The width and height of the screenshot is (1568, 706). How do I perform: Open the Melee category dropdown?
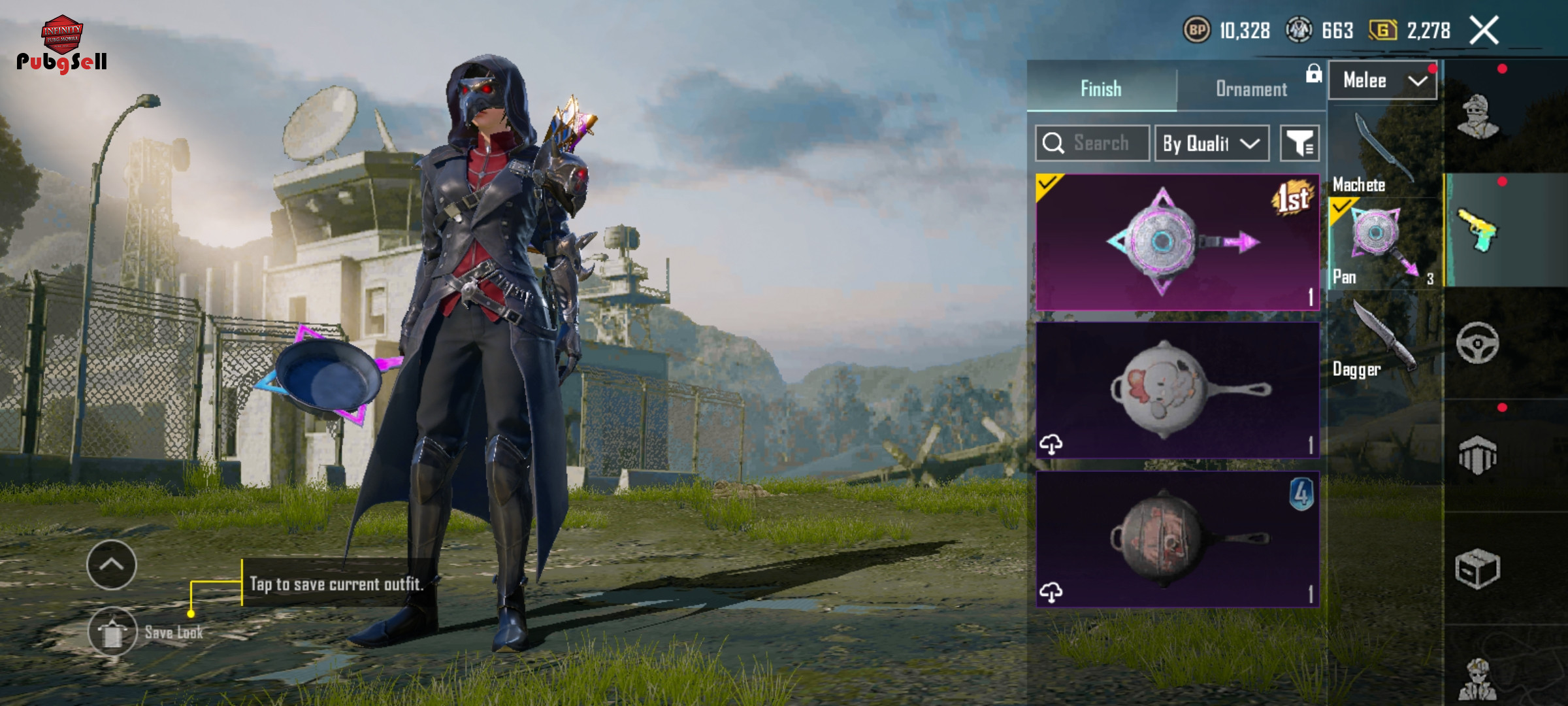pyautogui.click(x=1382, y=81)
